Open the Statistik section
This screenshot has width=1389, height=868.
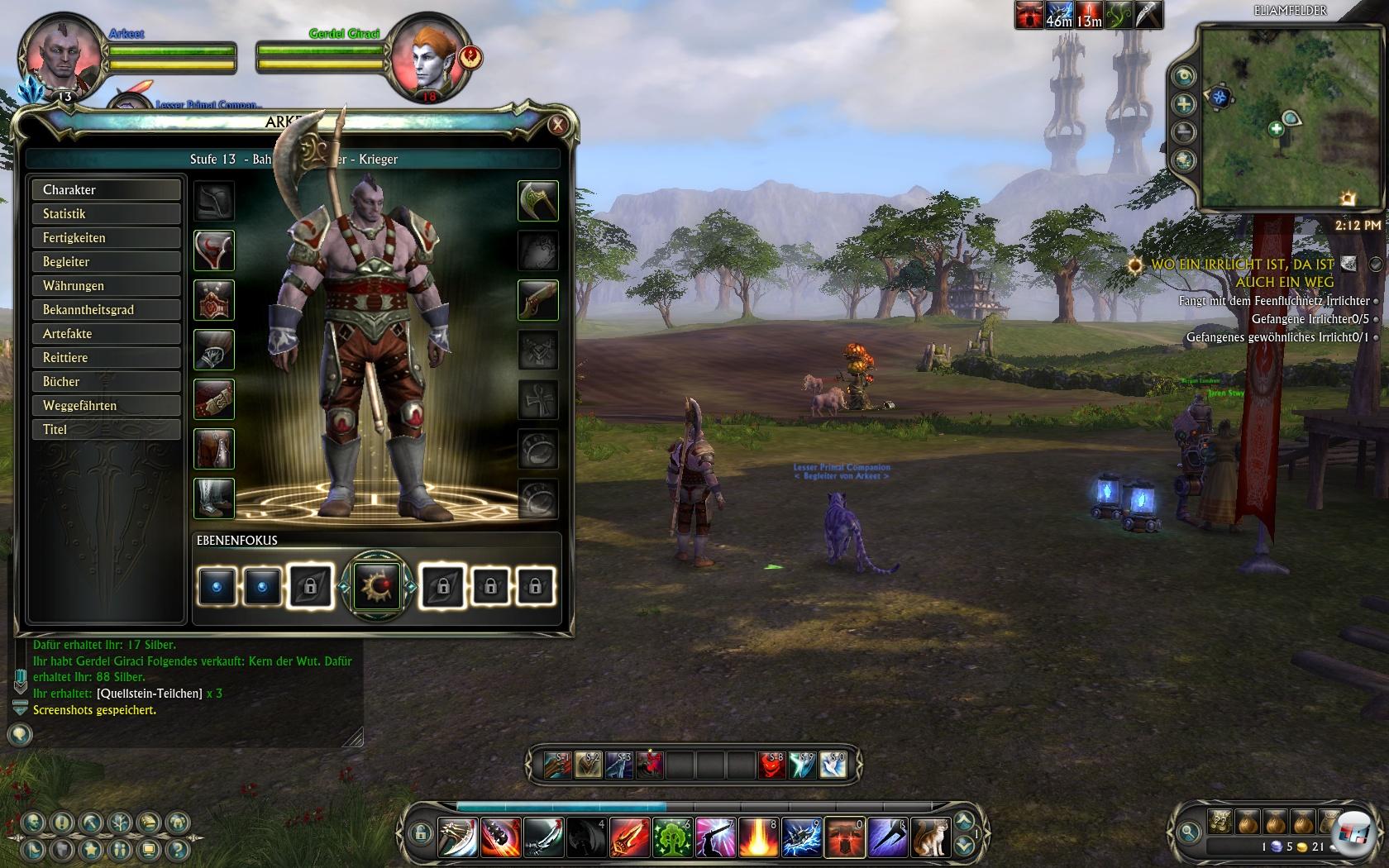[106, 214]
